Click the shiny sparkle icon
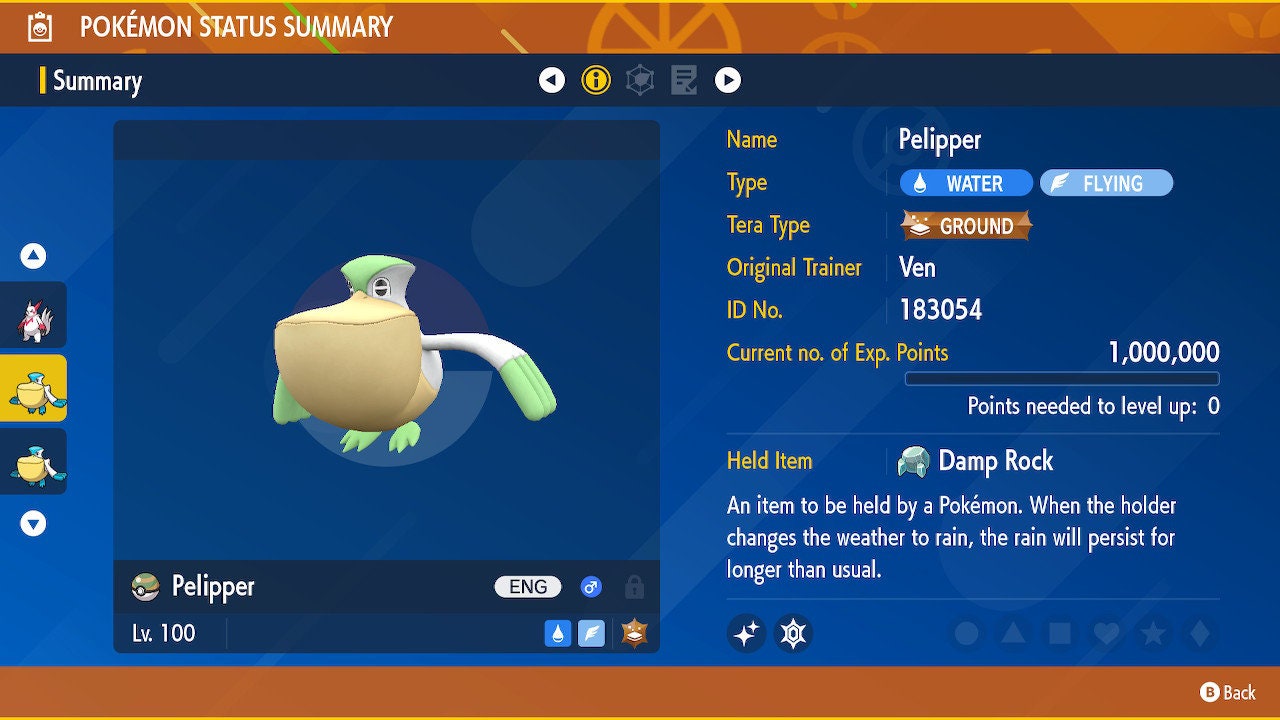Image resolution: width=1280 pixels, height=720 pixels. tap(746, 633)
